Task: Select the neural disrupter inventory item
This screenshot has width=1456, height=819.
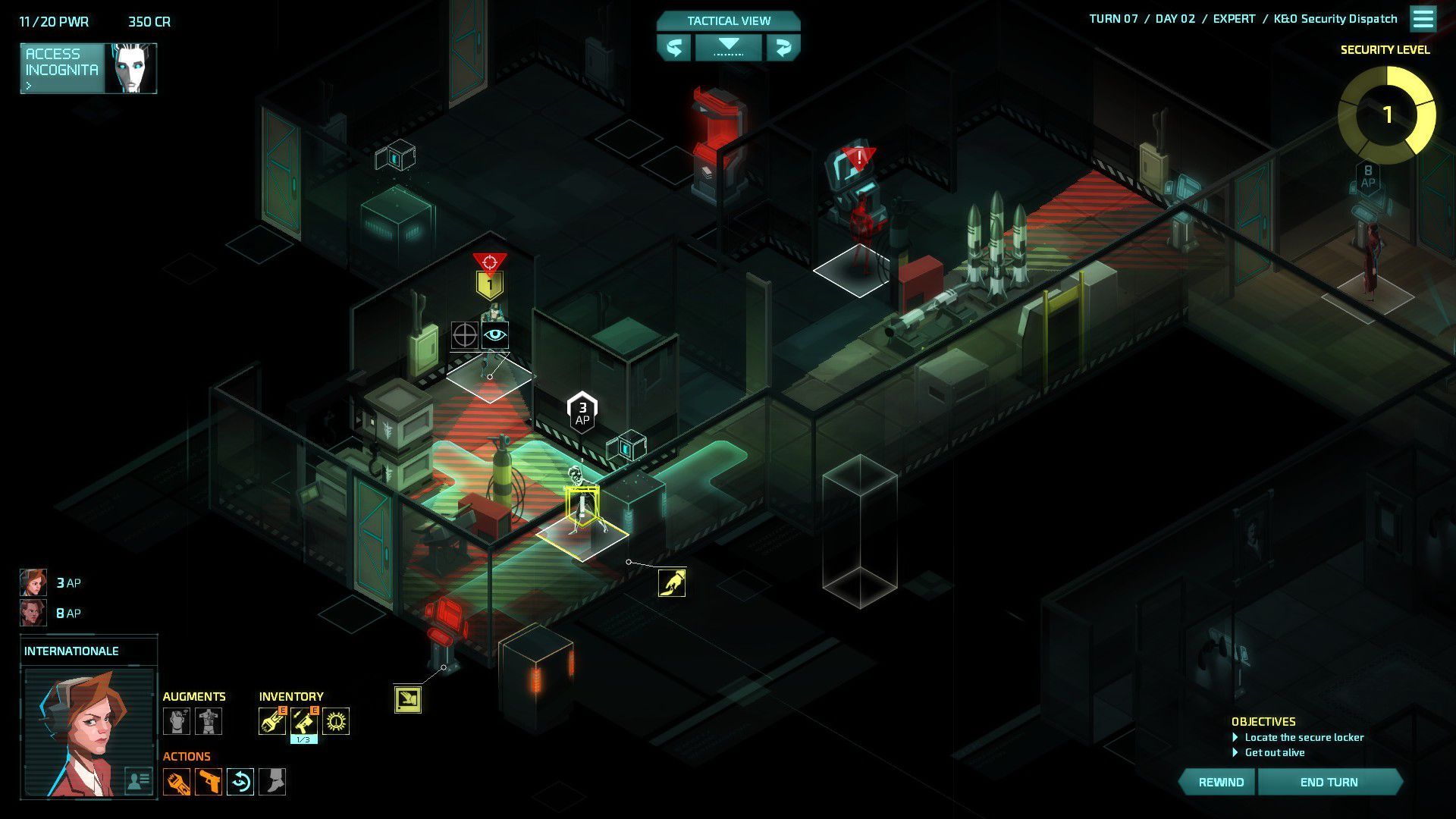Action: coord(271,721)
